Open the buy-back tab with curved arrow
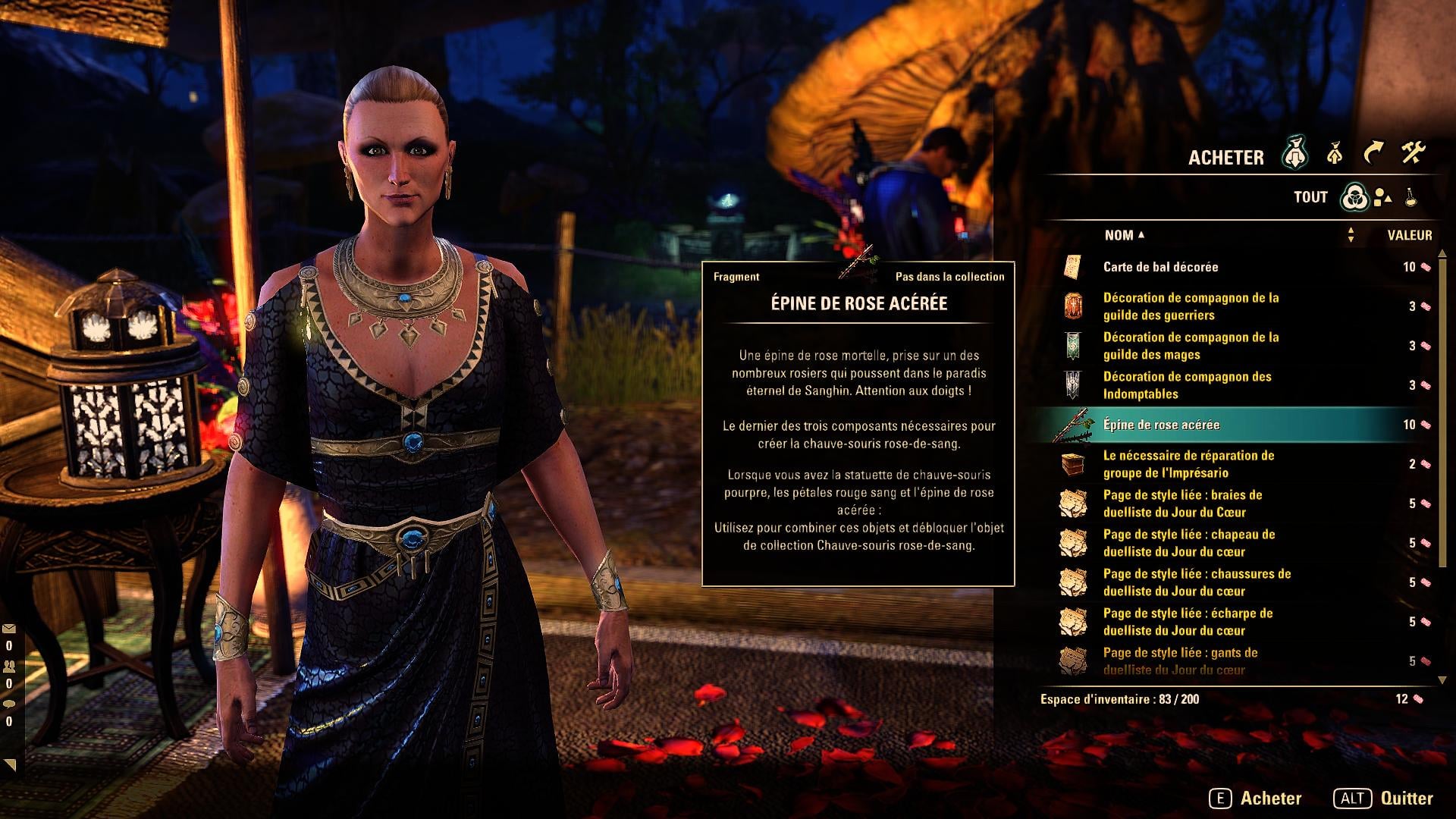This screenshot has width=1456, height=819. [1373, 154]
